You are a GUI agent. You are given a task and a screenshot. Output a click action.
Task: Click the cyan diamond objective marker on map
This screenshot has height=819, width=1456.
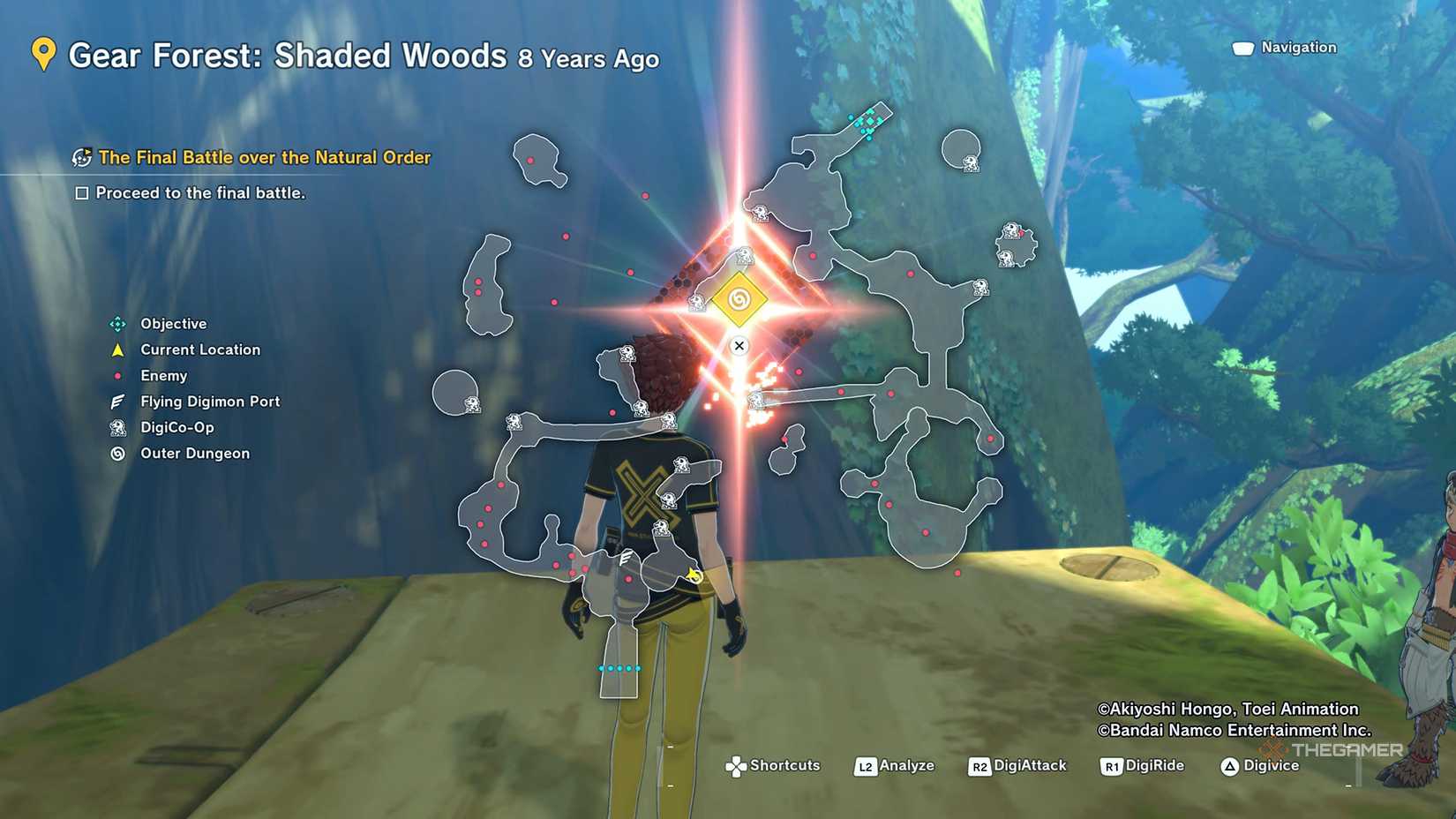[869, 123]
